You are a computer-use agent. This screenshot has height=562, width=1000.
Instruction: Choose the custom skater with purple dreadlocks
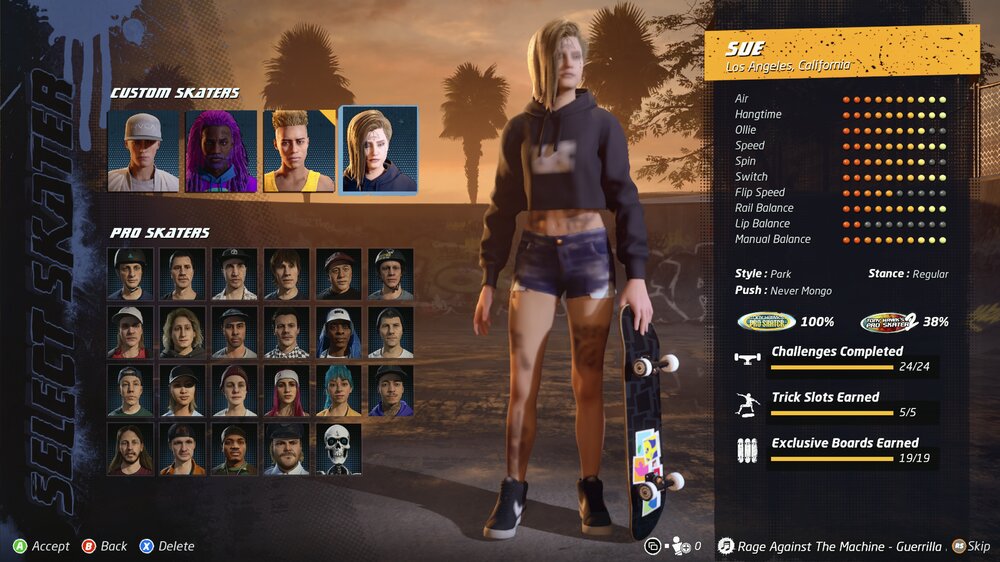(221, 151)
